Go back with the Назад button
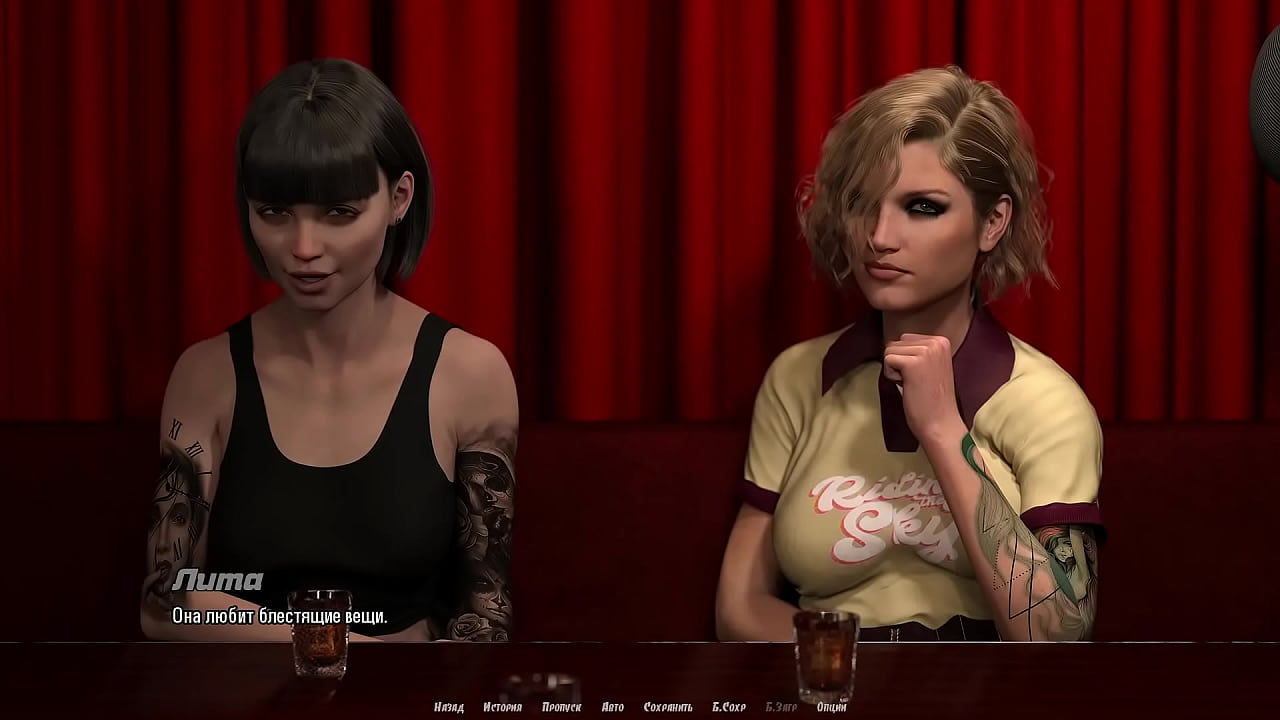The width and height of the screenshot is (1280, 720). tap(449, 707)
